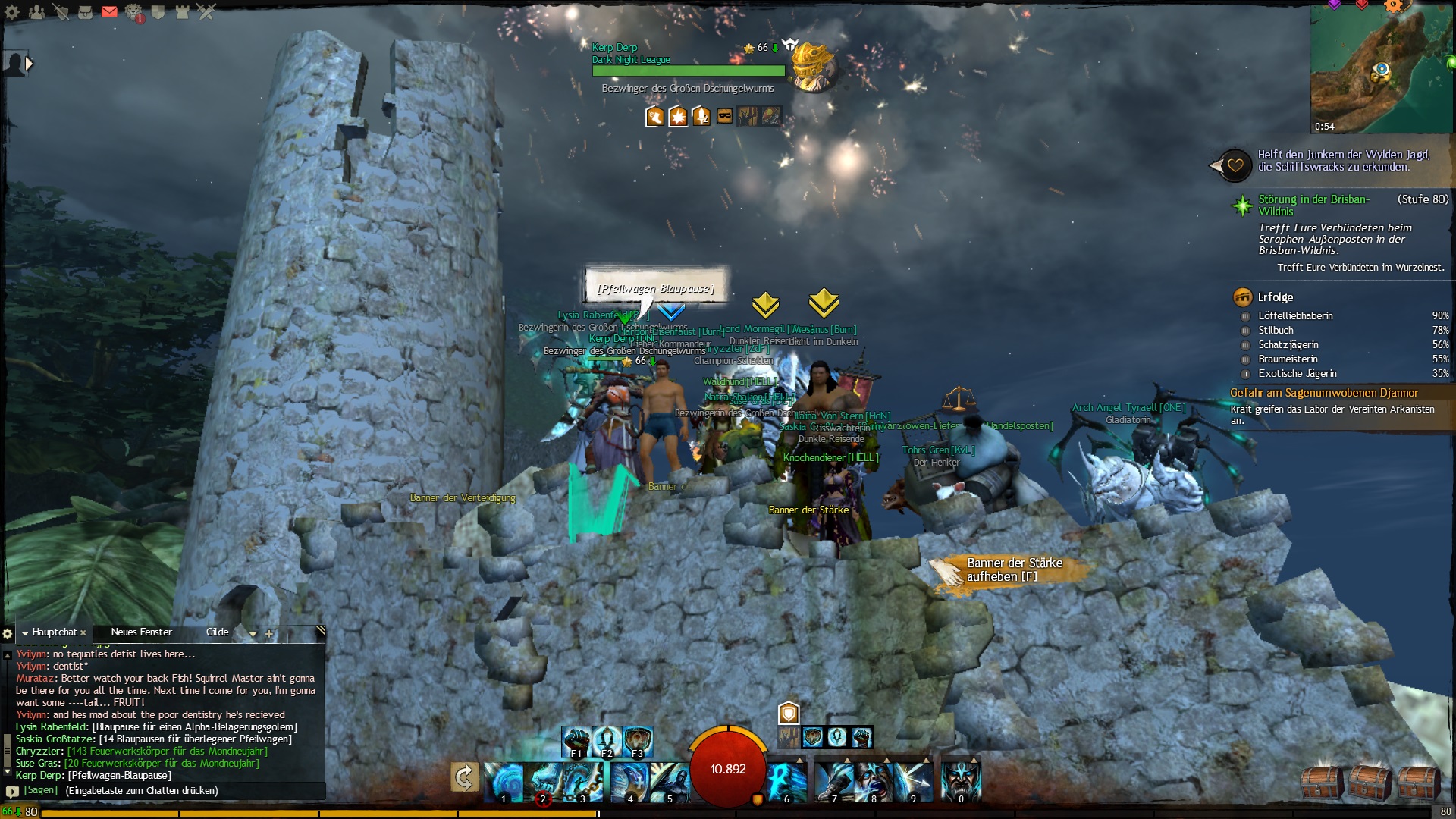The width and height of the screenshot is (1456, 819).
Task: Open the game menu gear icon
Action: (x=12, y=12)
